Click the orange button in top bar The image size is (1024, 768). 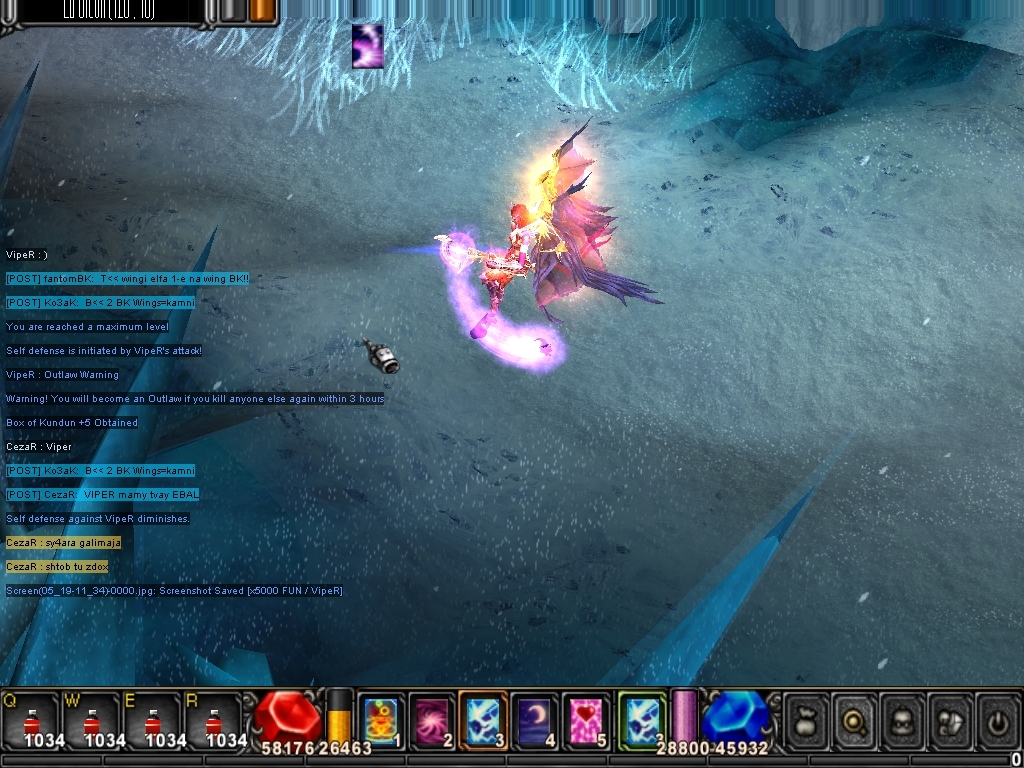click(263, 11)
